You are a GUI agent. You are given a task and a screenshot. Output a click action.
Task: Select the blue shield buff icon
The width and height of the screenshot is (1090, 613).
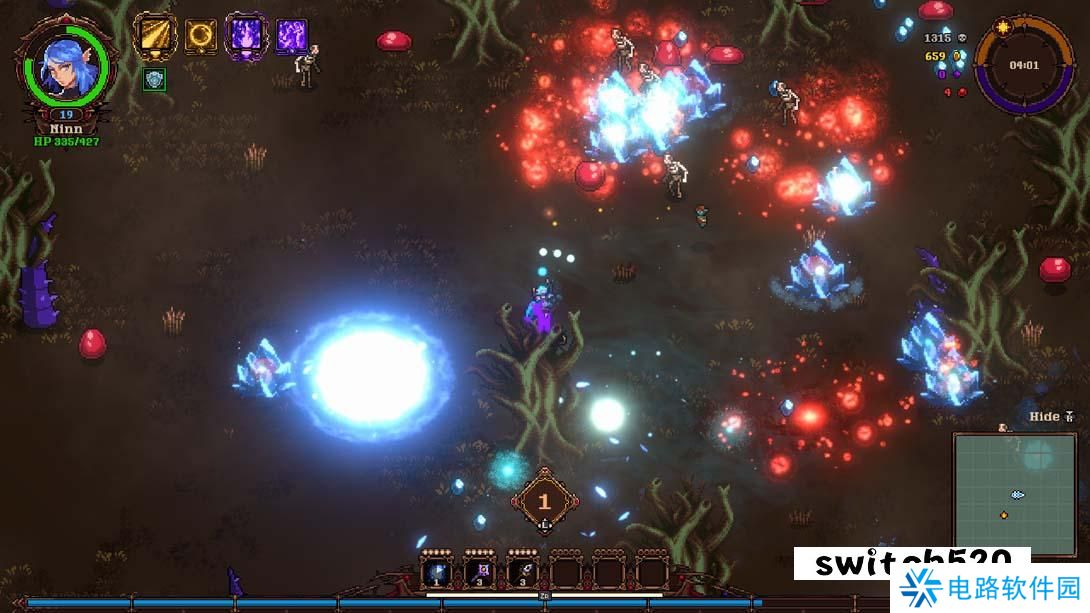[154, 80]
